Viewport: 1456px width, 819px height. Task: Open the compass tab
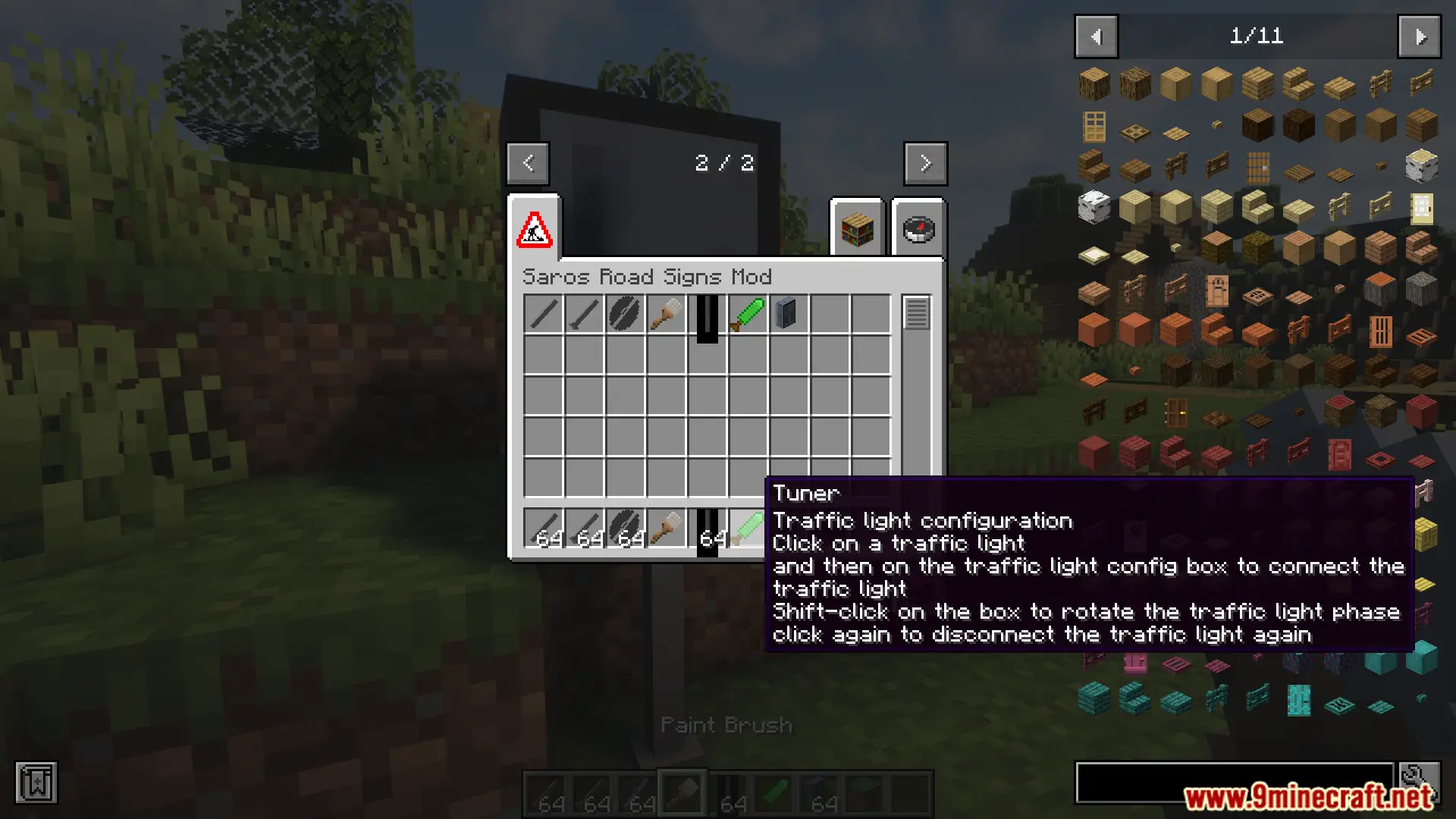(918, 229)
